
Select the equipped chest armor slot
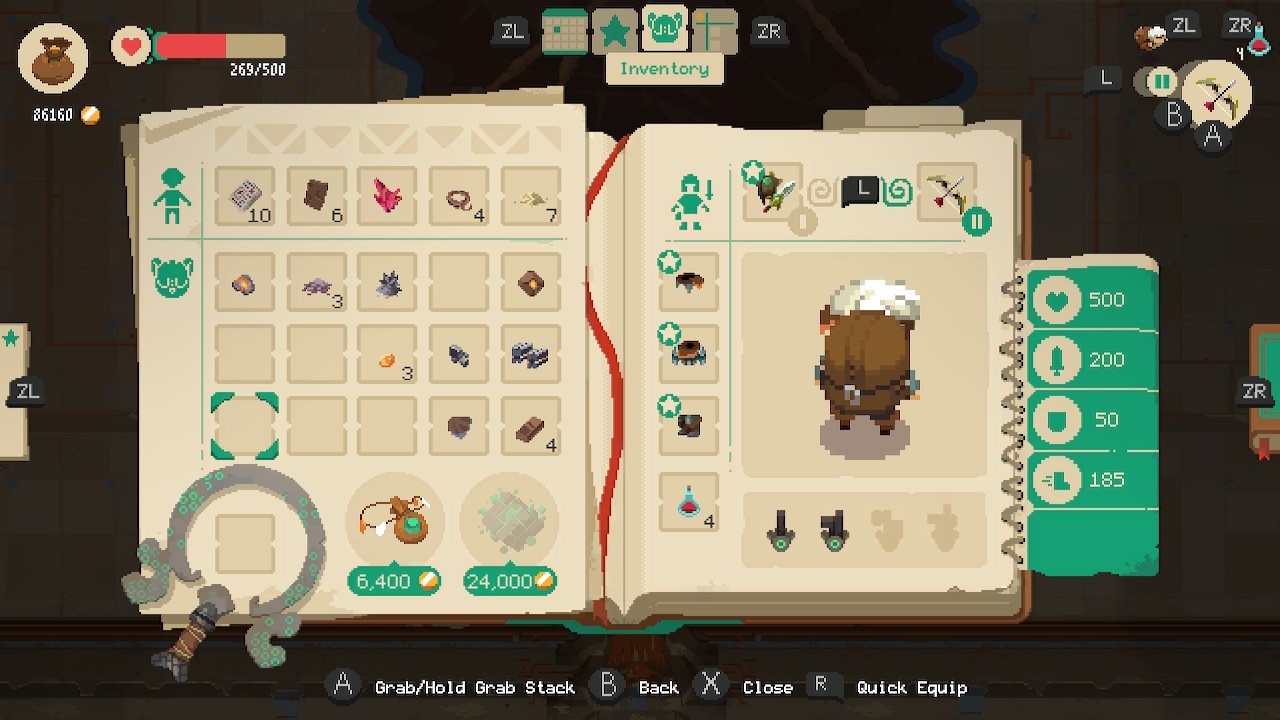pos(689,352)
